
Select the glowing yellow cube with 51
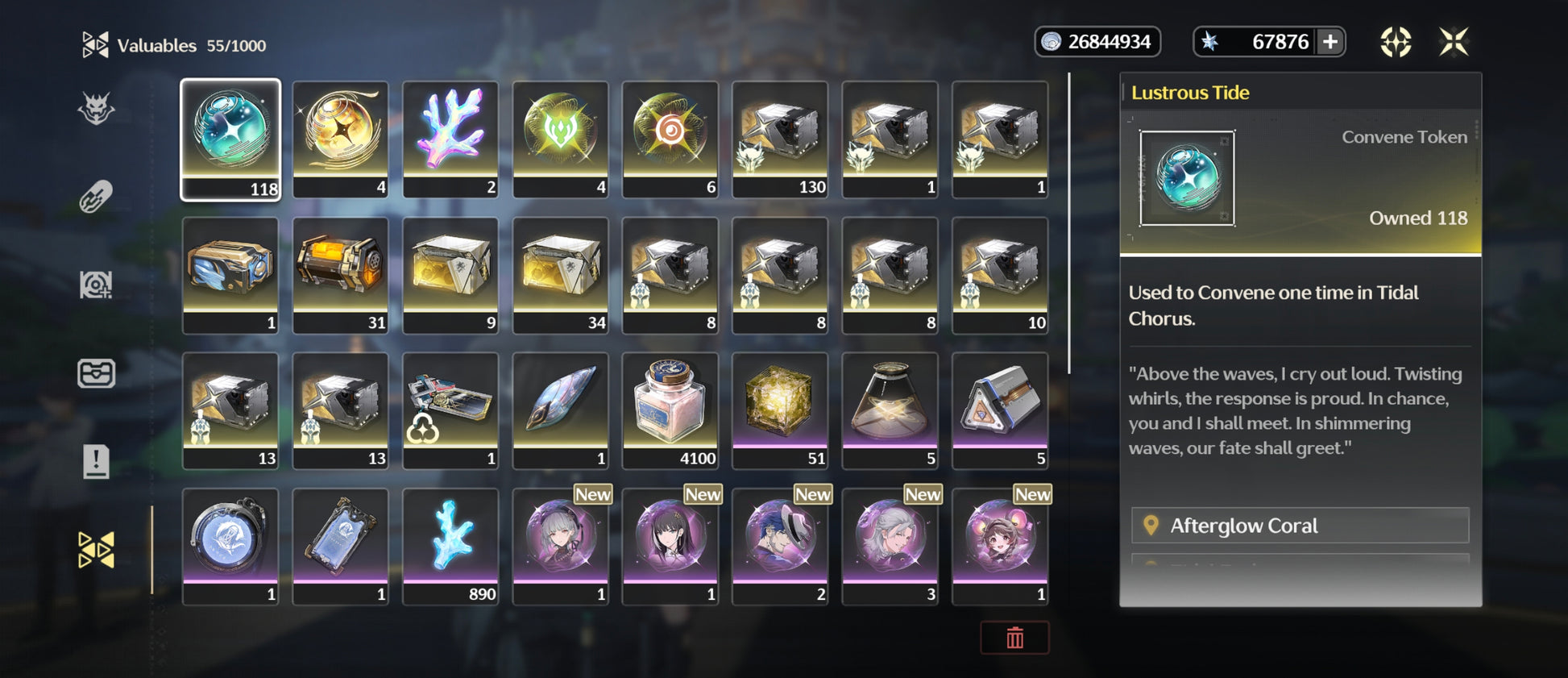[x=780, y=410]
